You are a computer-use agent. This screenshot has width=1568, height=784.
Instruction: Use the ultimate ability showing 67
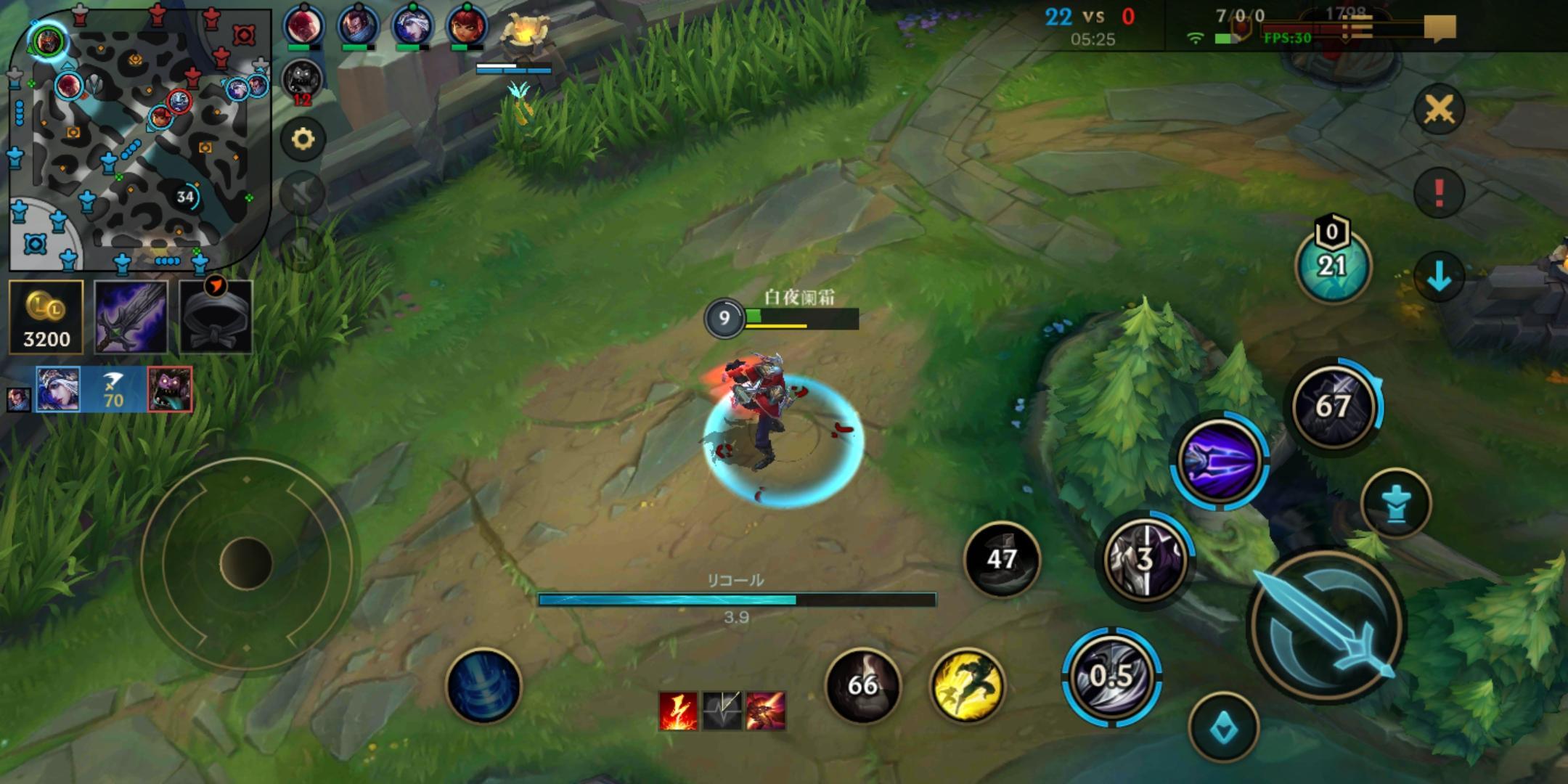tap(1334, 405)
